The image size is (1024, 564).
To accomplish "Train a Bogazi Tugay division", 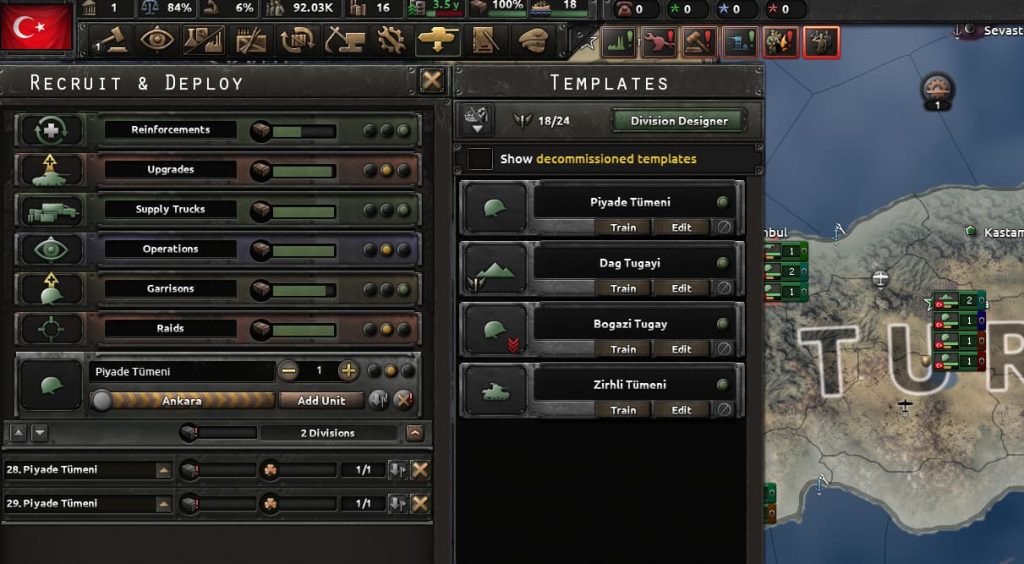I will 623,350.
